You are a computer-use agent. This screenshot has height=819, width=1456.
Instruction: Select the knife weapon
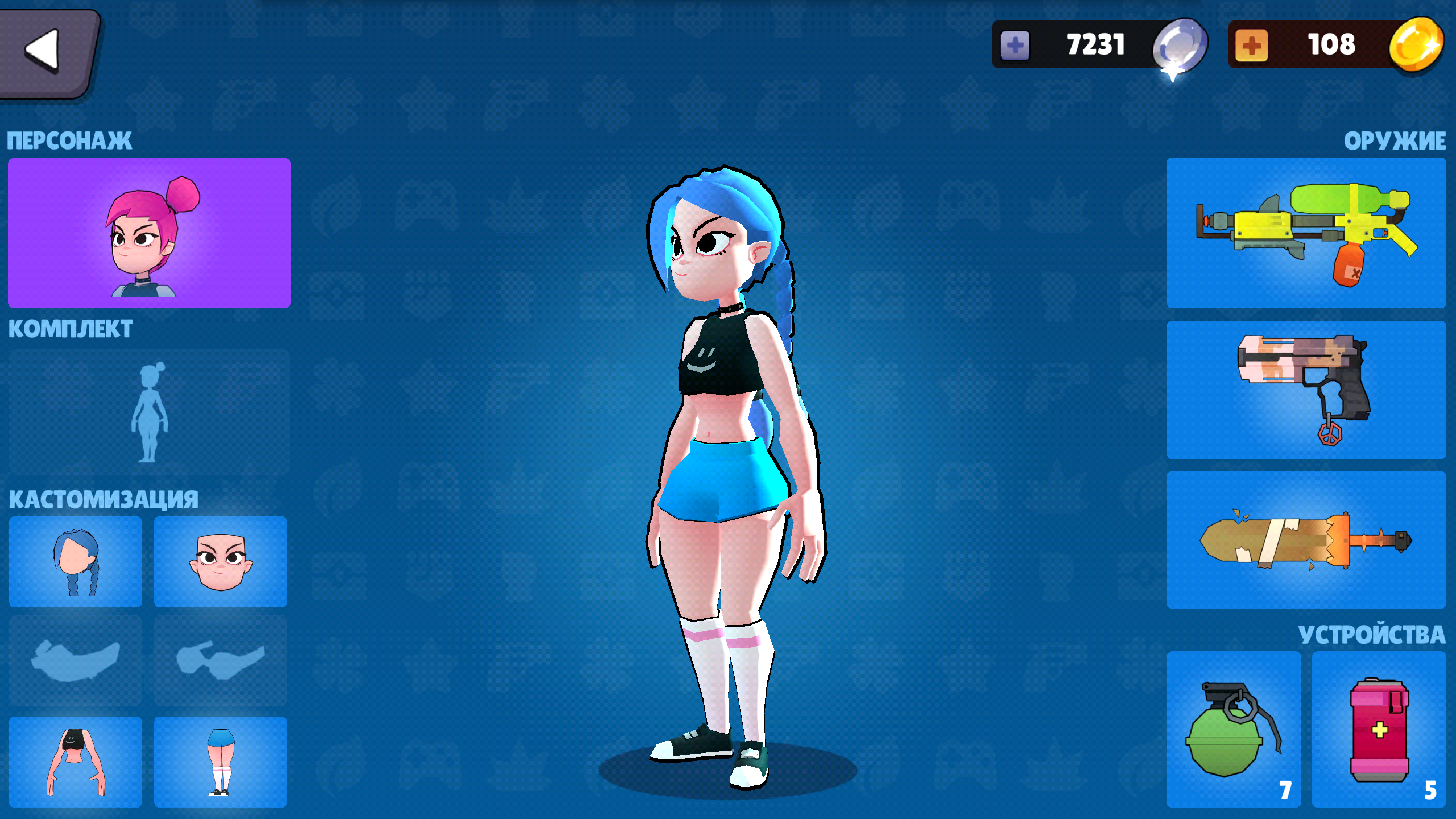(x=1308, y=540)
